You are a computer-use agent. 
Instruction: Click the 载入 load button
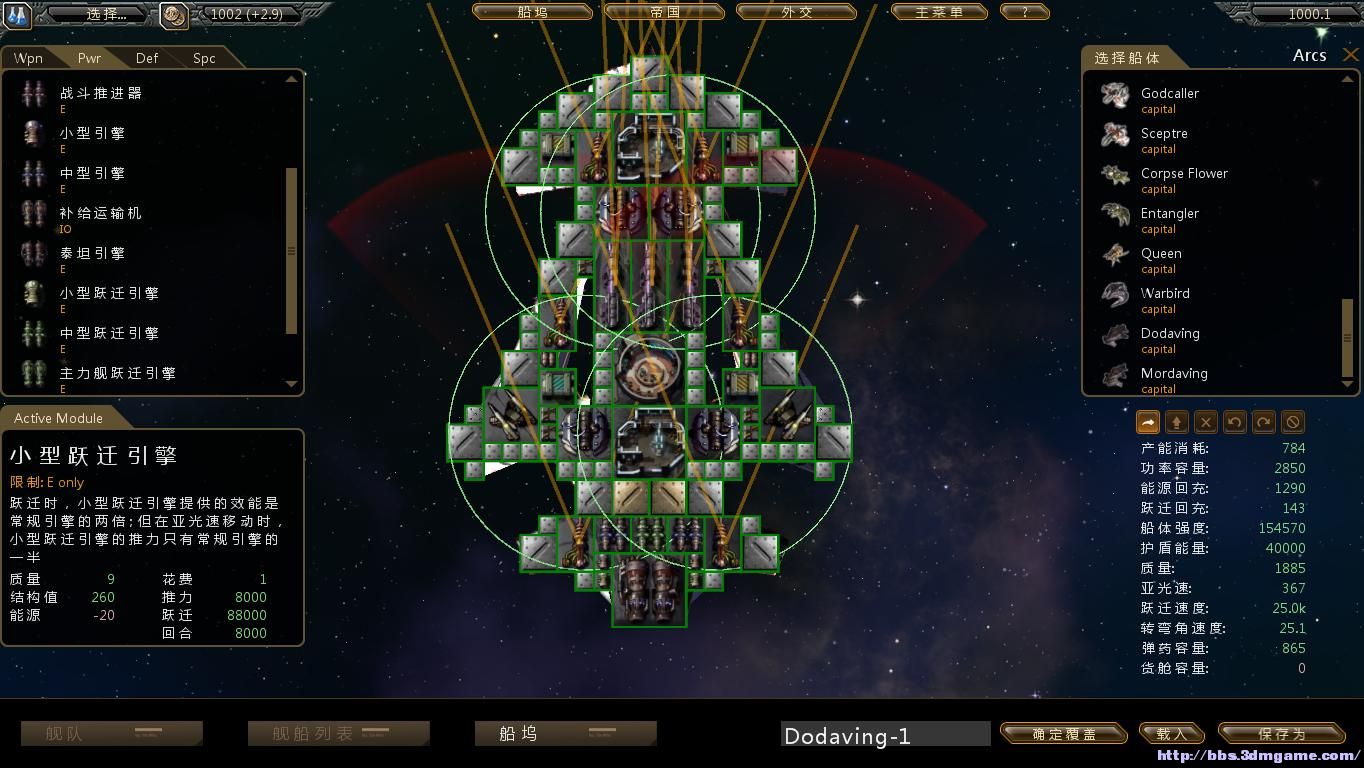[x=1171, y=734]
